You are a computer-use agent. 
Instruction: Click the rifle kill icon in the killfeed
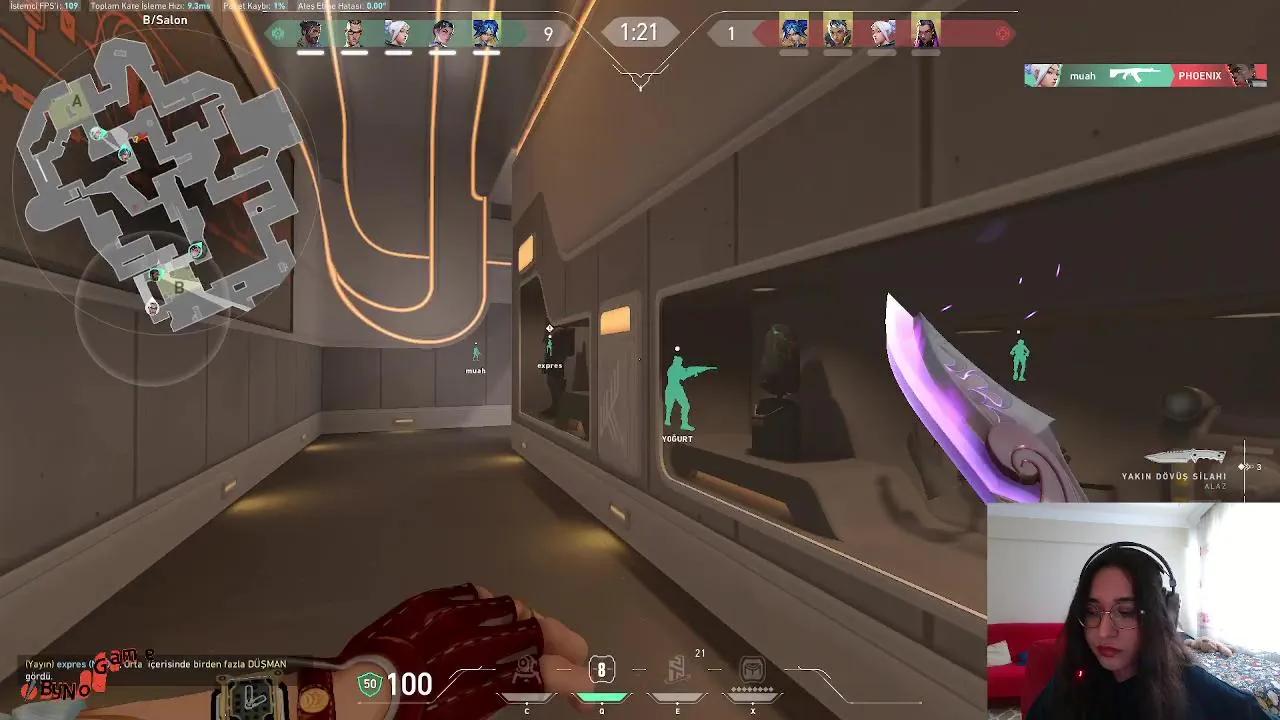(x=1137, y=75)
